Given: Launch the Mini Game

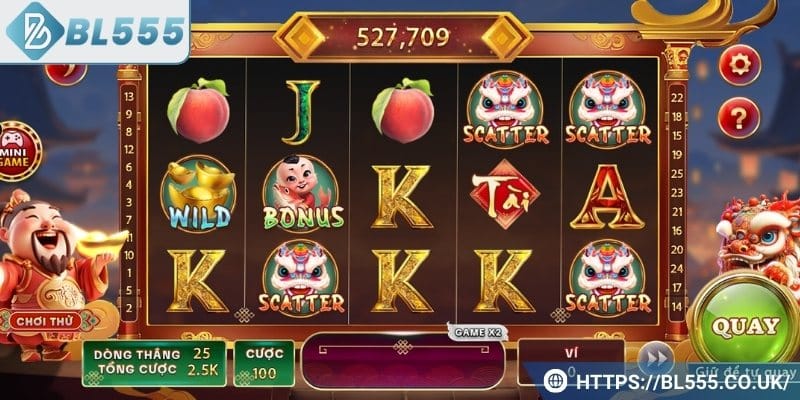Looking at the screenshot, I should 14,147.
